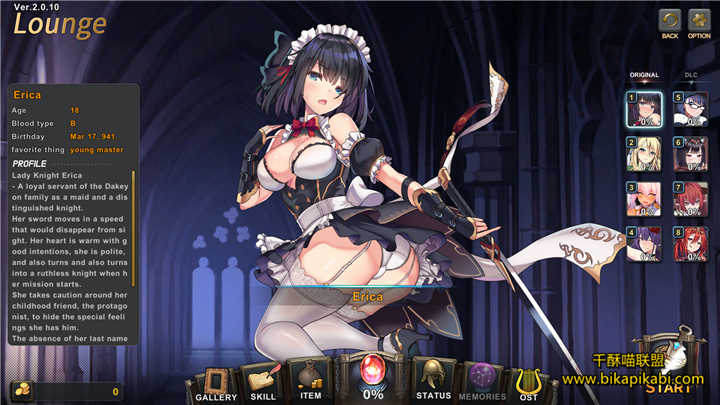Switch to the DLC character tab
This screenshot has width=720, height=405.
coord(691,75)
